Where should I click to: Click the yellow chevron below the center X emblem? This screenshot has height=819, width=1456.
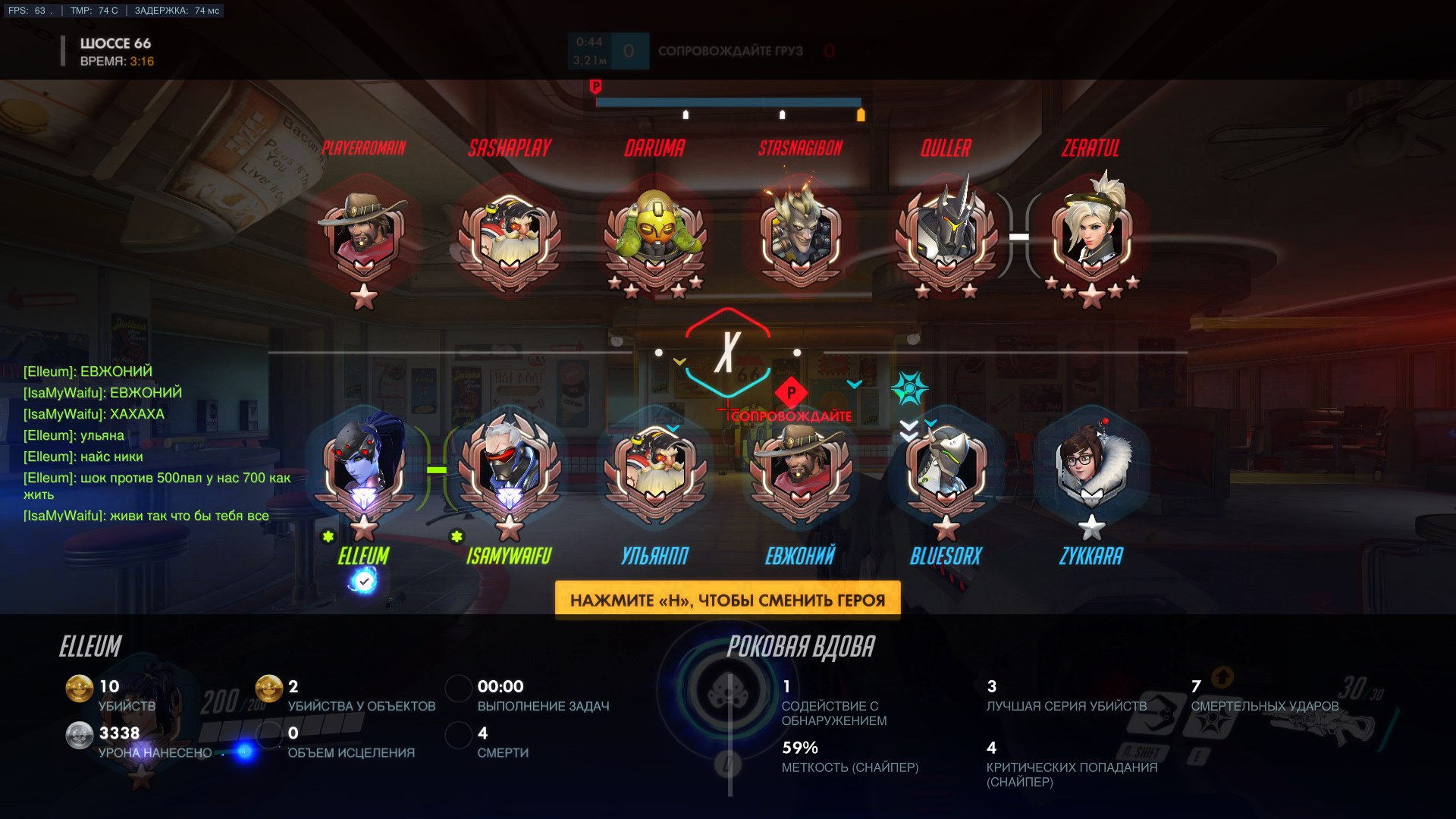(x=681, y=362)
